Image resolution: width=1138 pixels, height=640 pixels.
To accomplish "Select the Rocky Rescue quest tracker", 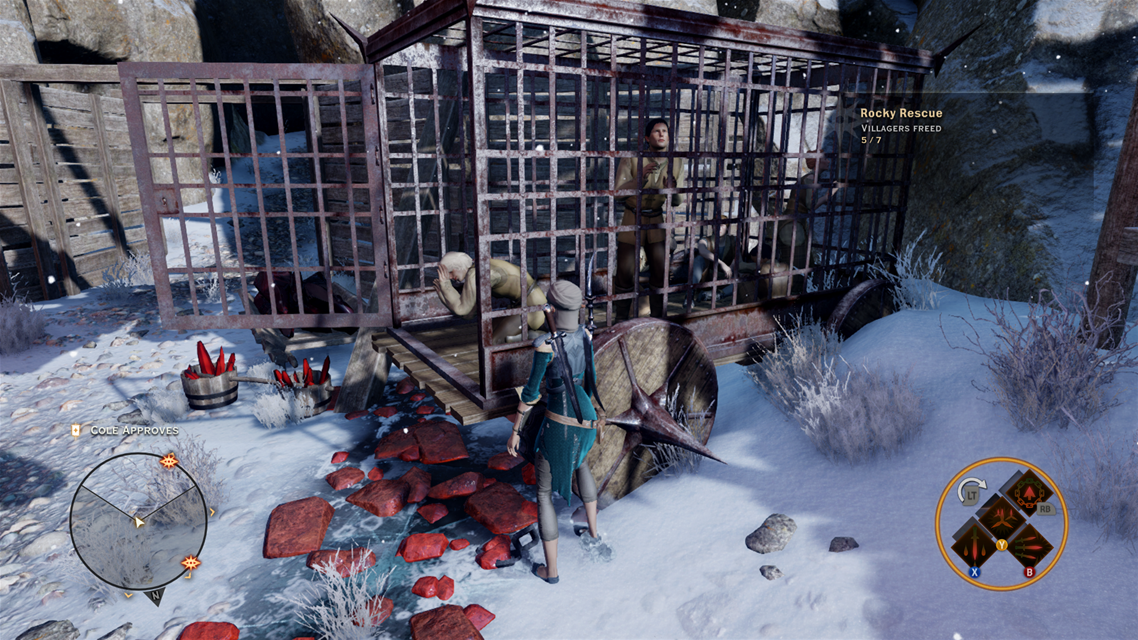I will [x=900, y=114].
